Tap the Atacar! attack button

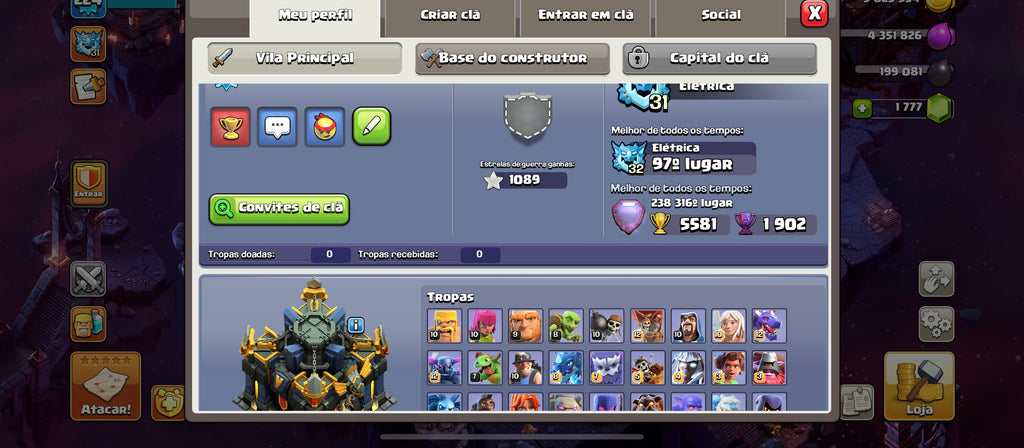[105, 386]
